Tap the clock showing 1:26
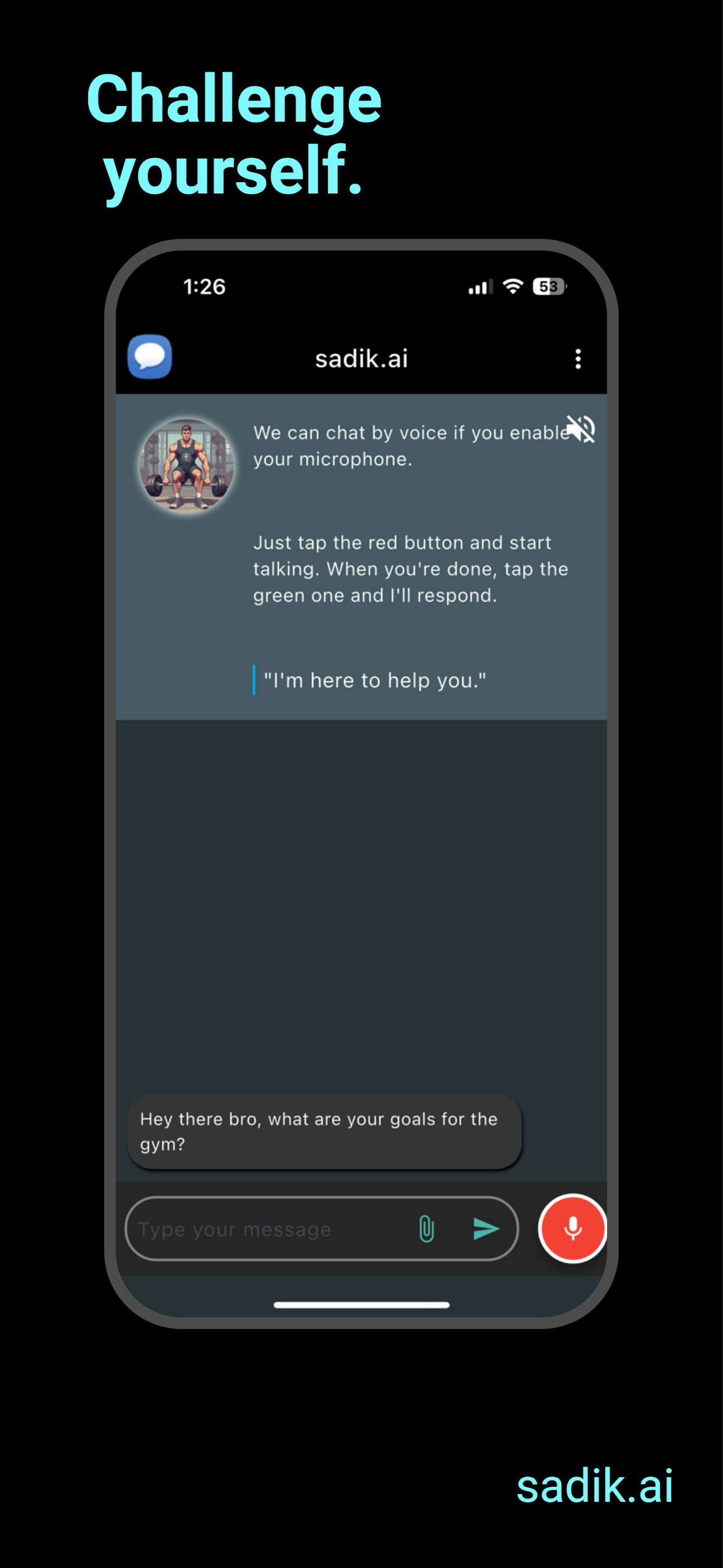The width and height of the screenshot is (723, 1568). pos(205,286)
